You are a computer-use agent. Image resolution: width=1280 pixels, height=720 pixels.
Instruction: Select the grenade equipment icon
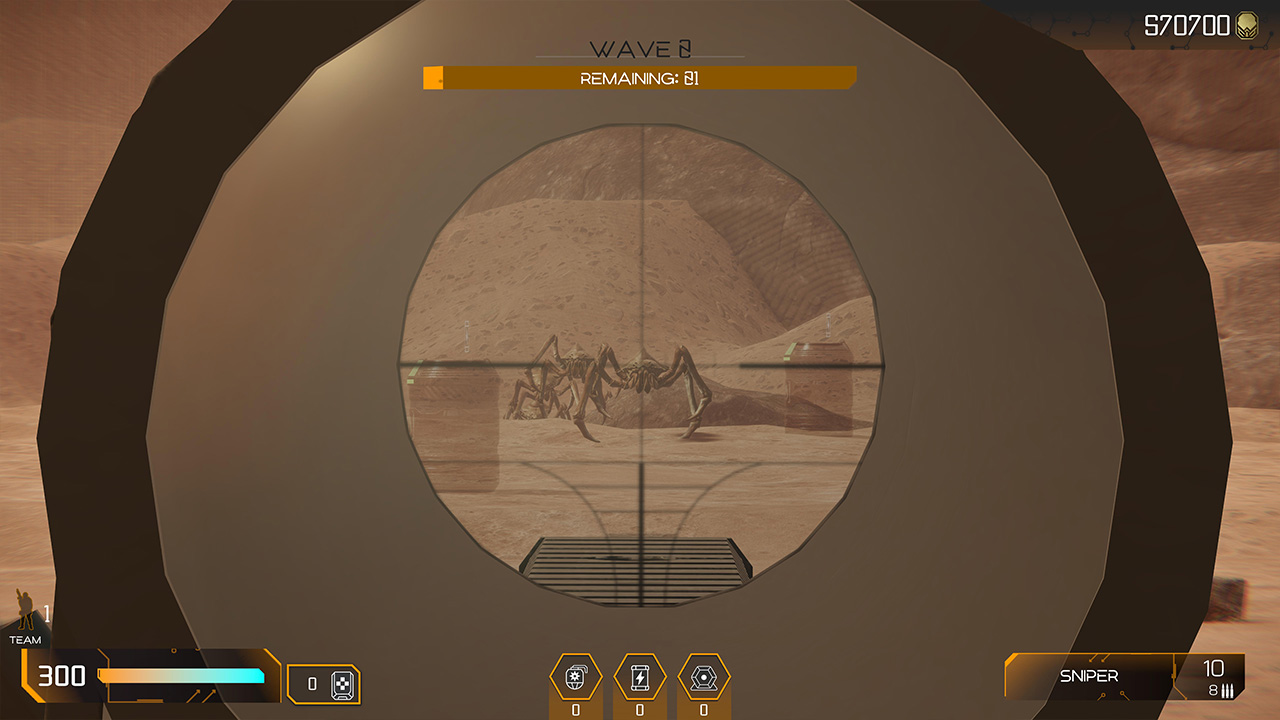(x=577, y=677)
